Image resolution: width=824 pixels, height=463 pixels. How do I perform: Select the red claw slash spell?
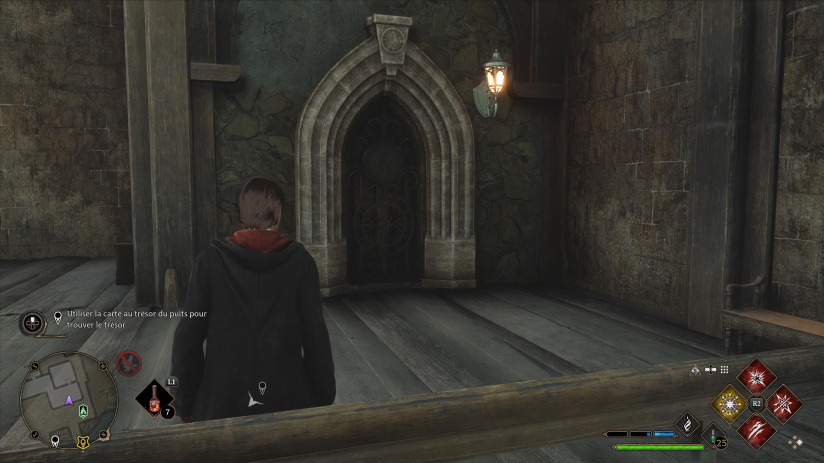tap(757, 429)
